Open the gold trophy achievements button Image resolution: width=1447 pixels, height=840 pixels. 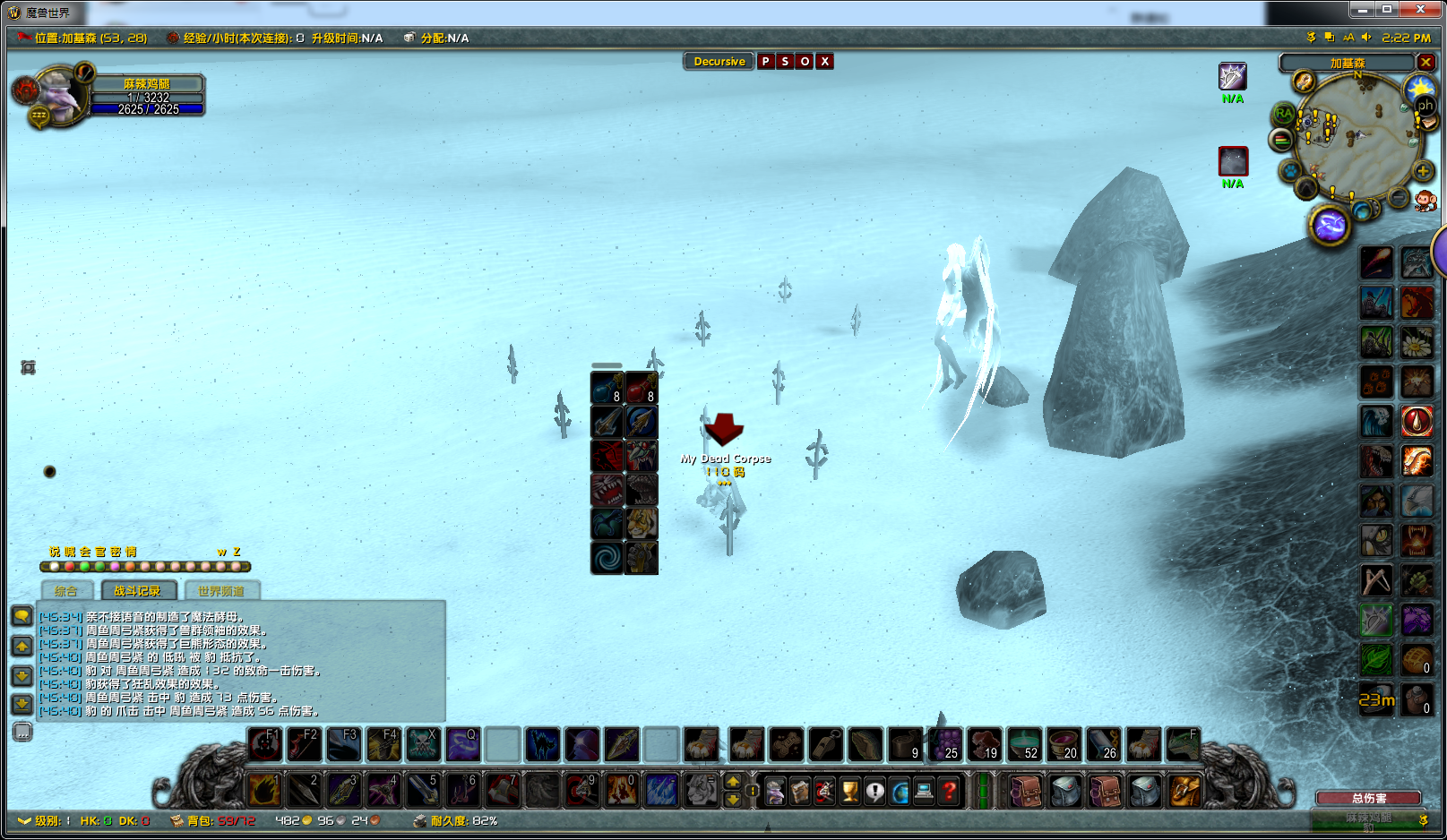point(849,791)
